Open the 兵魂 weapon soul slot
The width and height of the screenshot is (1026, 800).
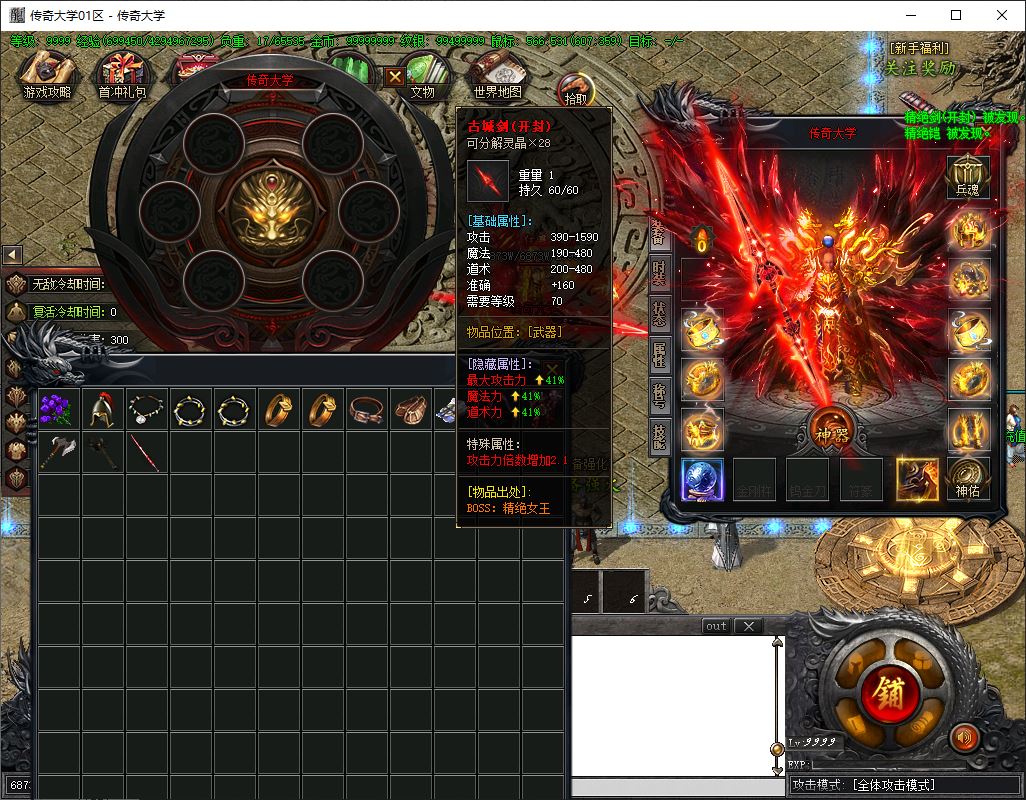(968, 178)
